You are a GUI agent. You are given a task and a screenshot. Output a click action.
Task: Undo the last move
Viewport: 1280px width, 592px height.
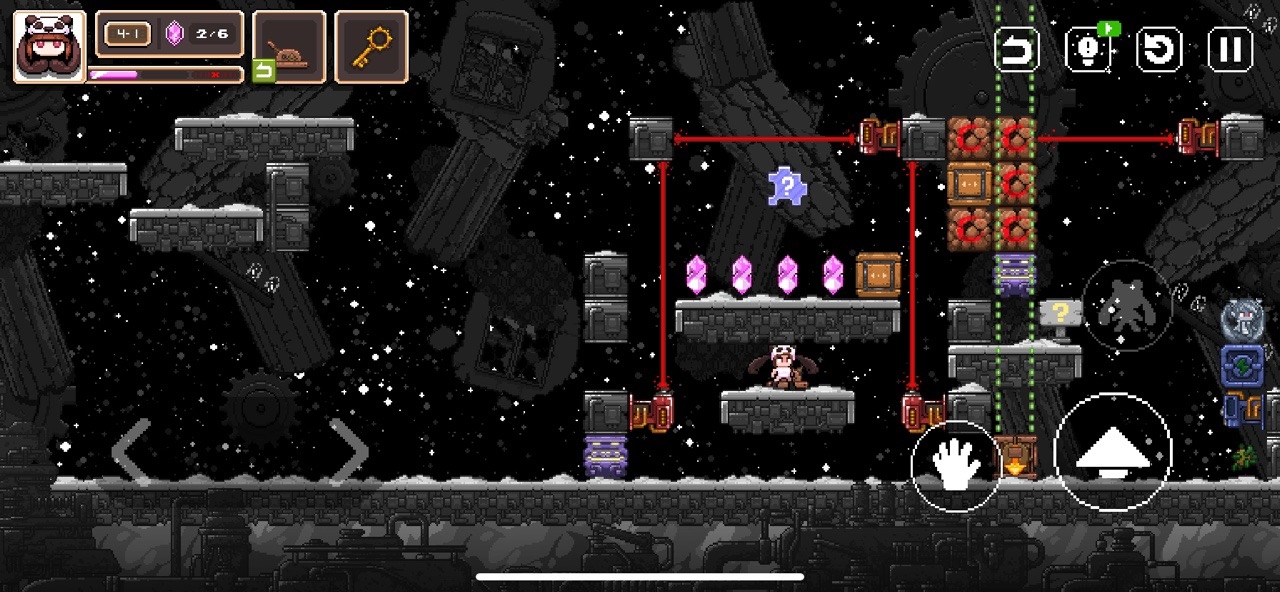point(1017,49)
